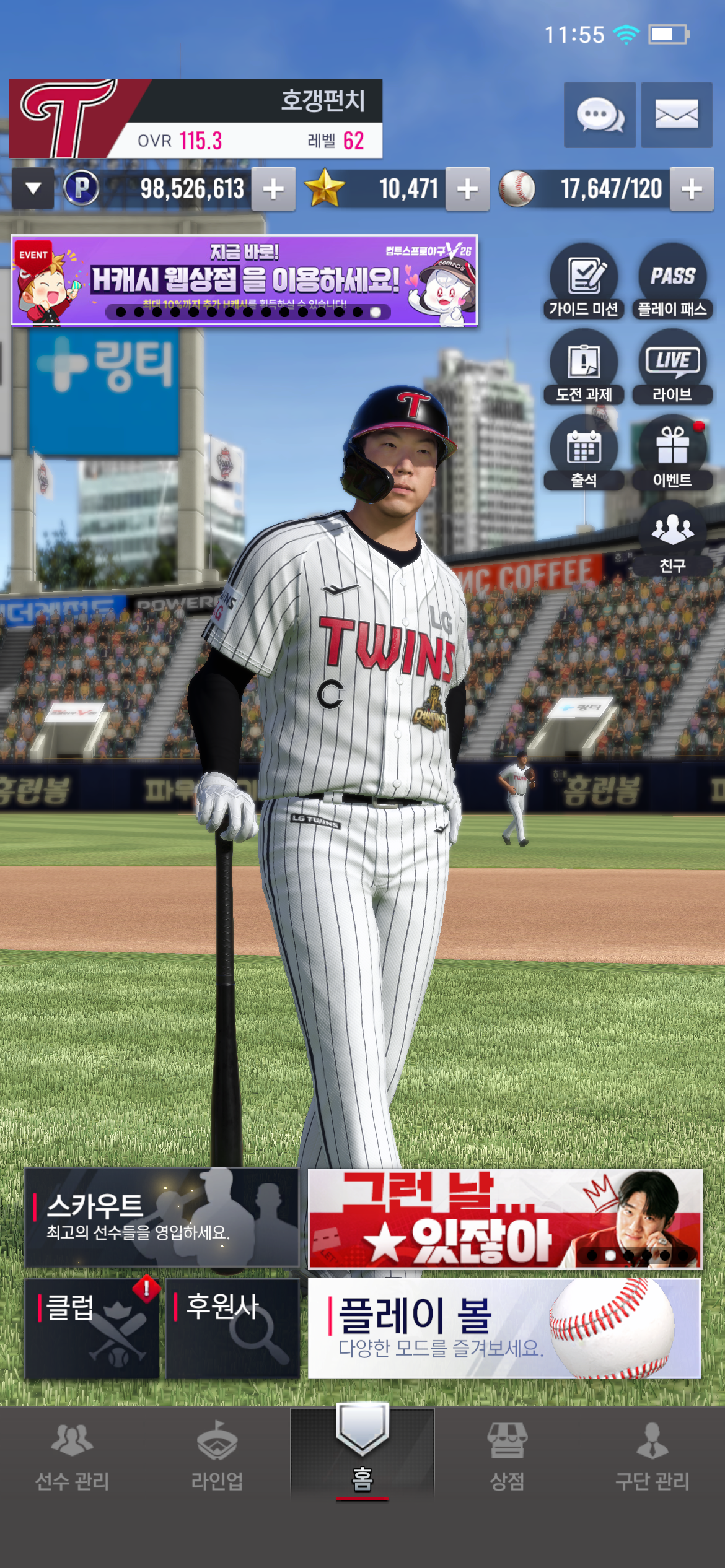The width and height of the screenshot is (725, 1568).
Task: Open the H캐시 웹상점 event banner
Action: 244,280
